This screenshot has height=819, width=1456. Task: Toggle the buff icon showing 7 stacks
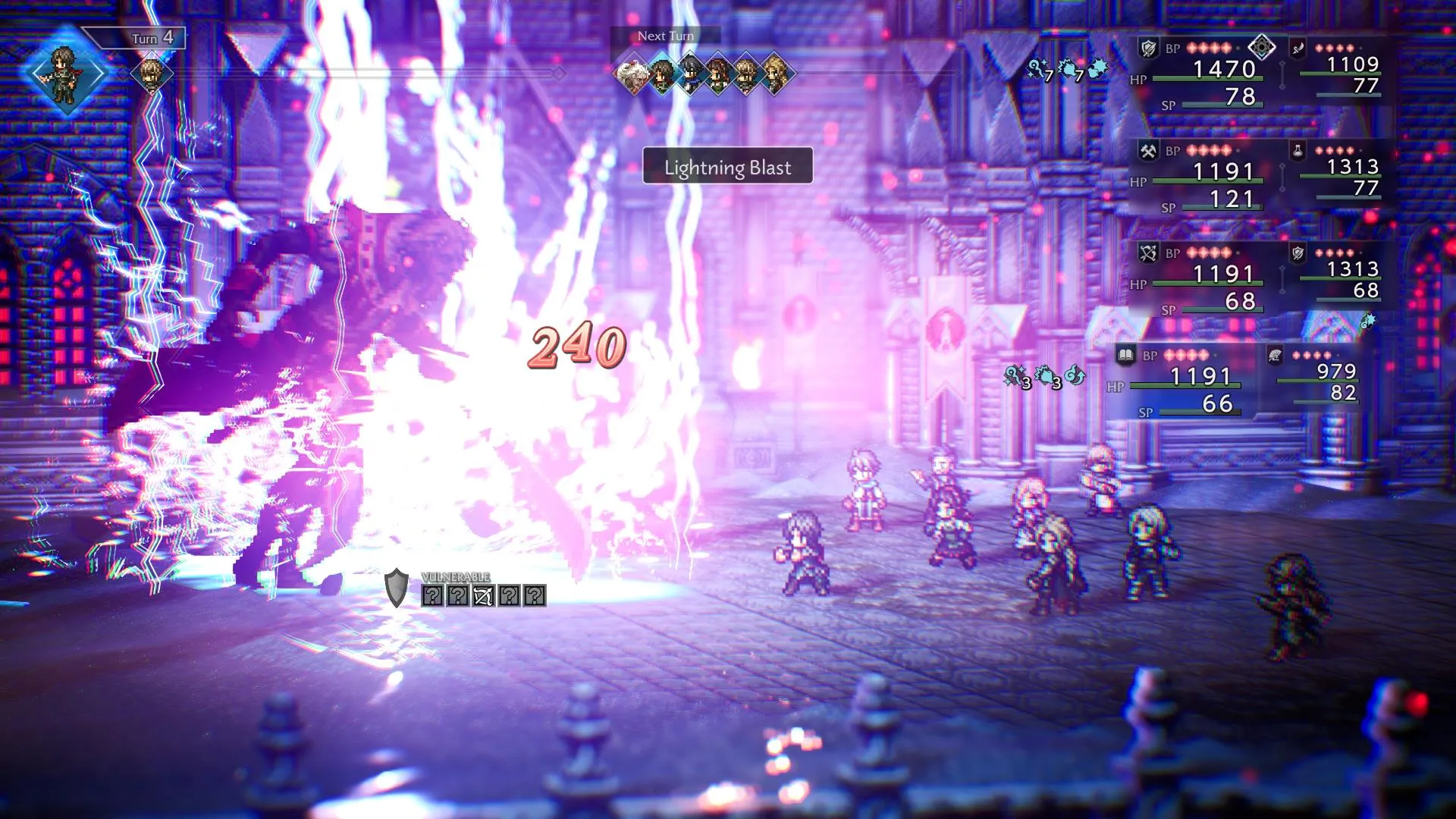[x=1037, y=68]
